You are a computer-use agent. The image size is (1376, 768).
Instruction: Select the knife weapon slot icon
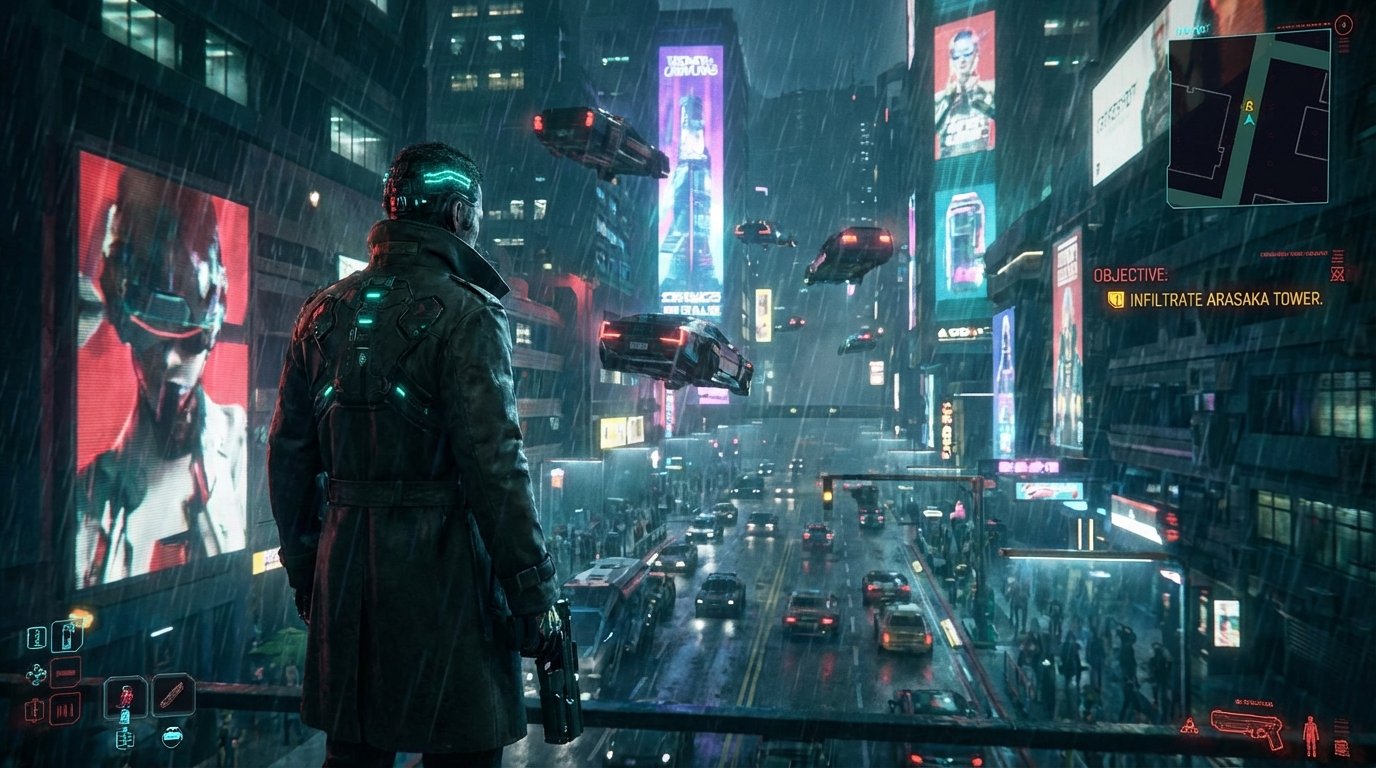(172, 695)
